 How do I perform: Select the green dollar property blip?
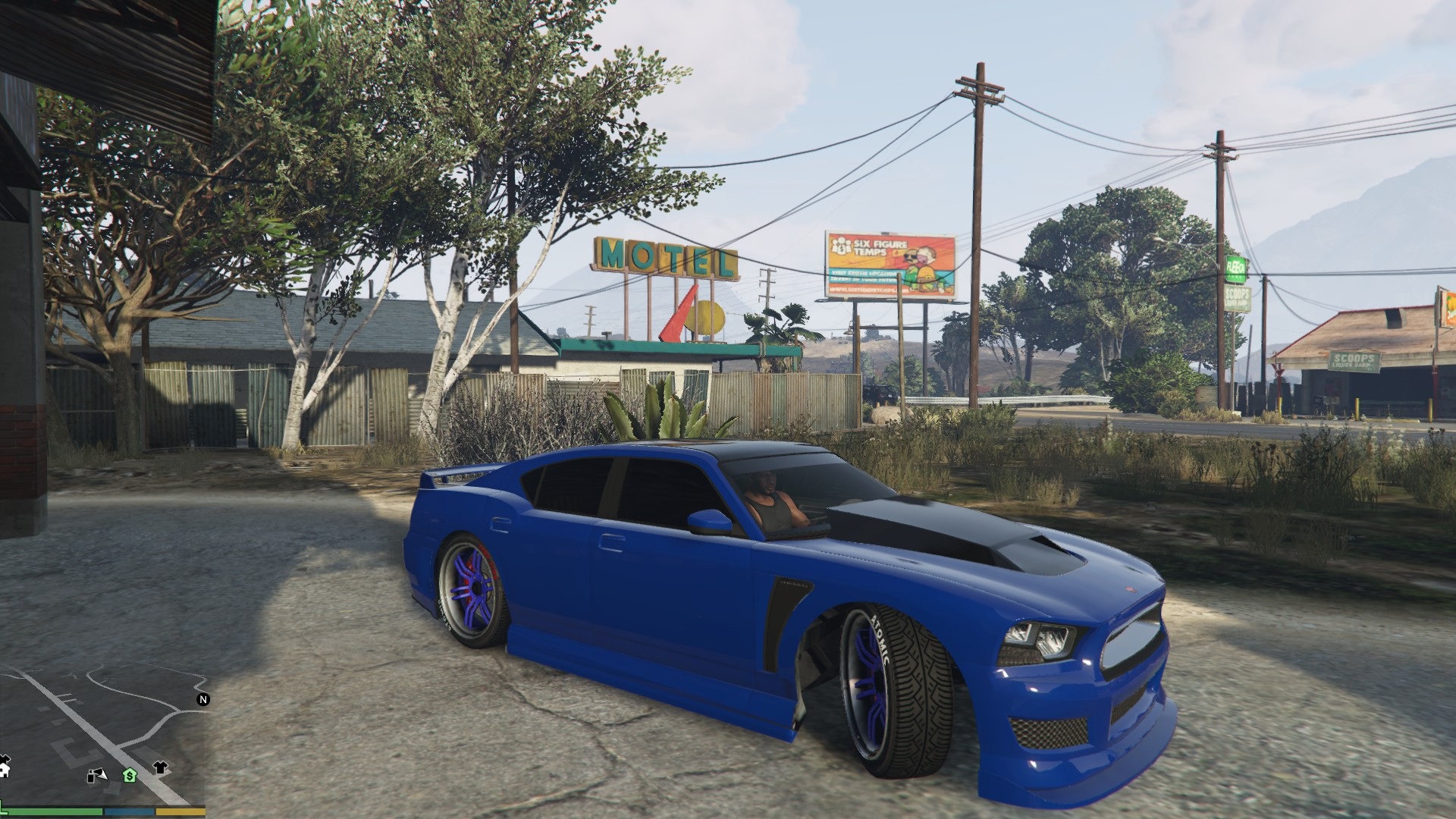(130, 776)
